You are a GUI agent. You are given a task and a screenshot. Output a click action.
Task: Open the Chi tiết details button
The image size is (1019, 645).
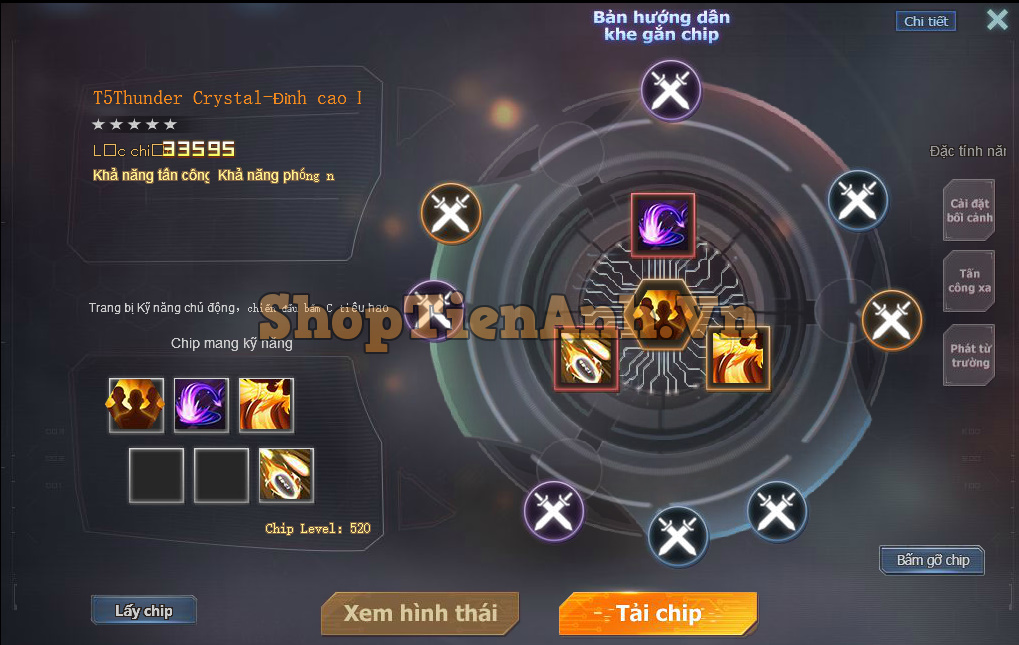(x=925, y=21)
